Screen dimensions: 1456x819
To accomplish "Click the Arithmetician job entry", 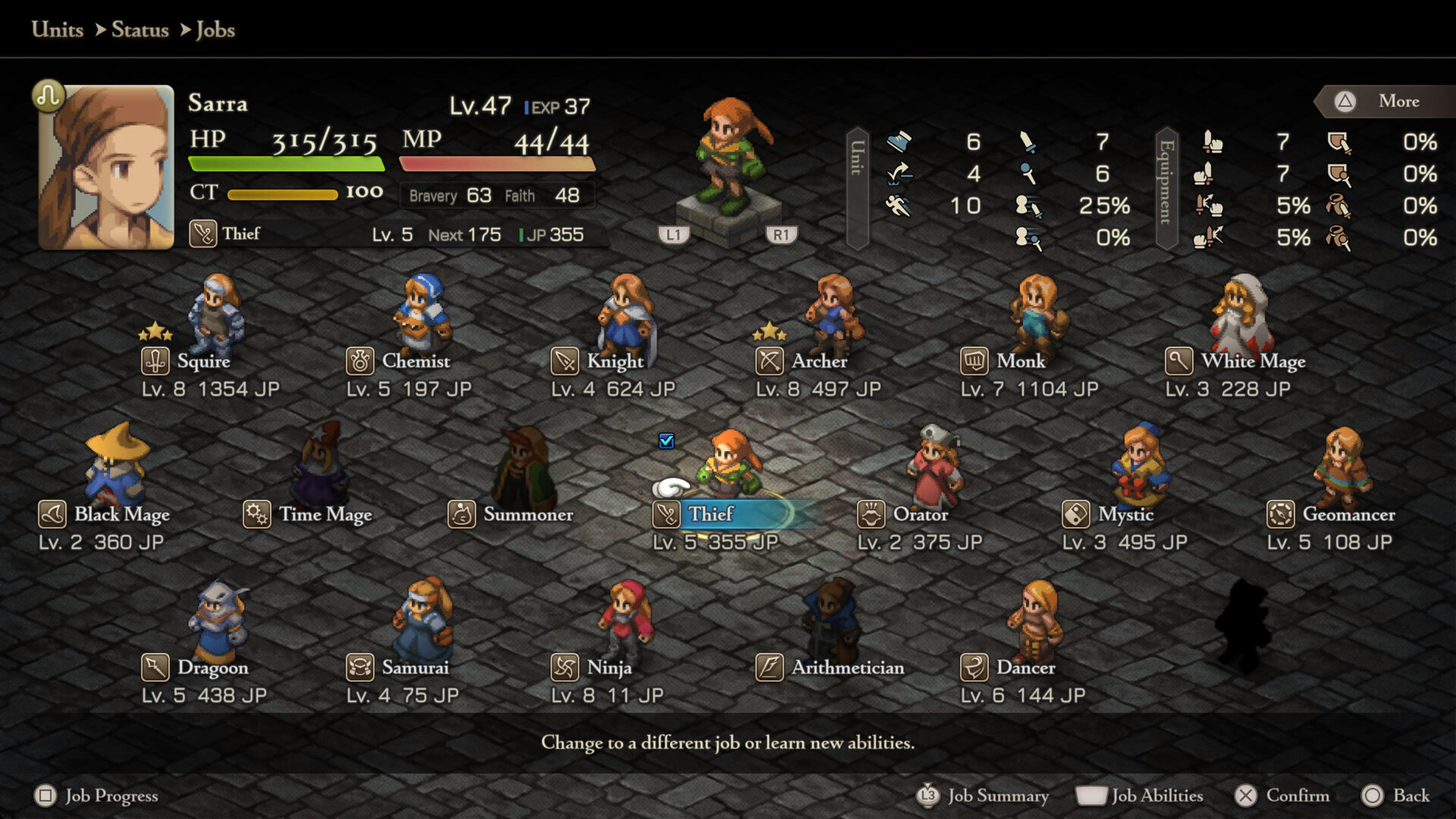I will click(847, 667).
